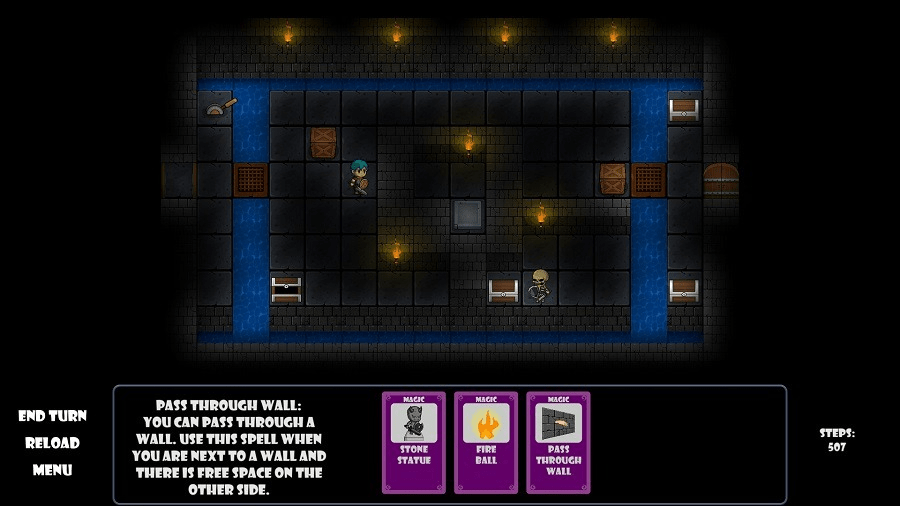This screenshot has height=506, width=900.
Task: Select the Stone Statue magic card
Action: (414, 441)
